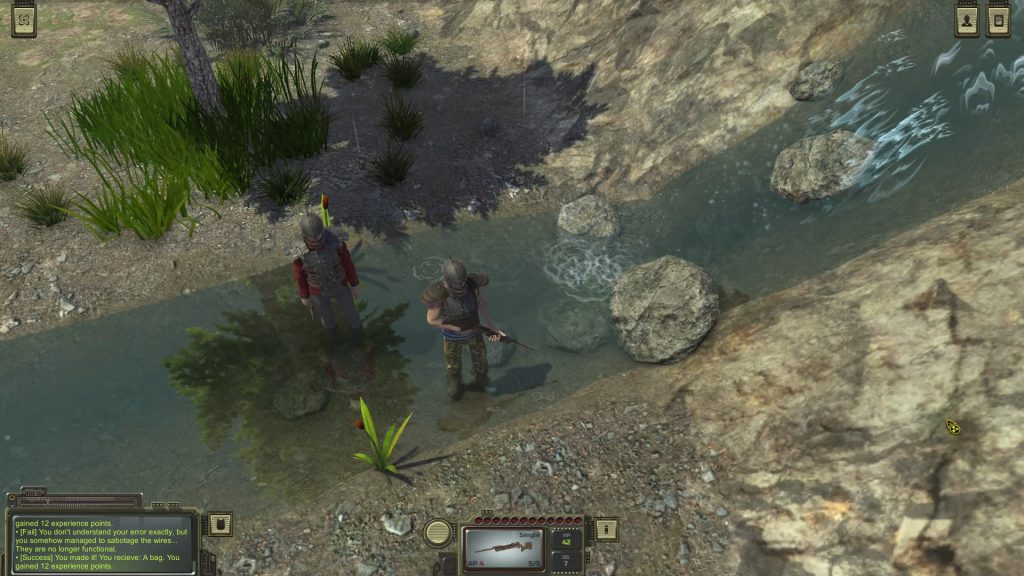Click the round dial button beside weapon panel
The height and width of the screenshot is (576, 1024).
click(x=438, y=532)
